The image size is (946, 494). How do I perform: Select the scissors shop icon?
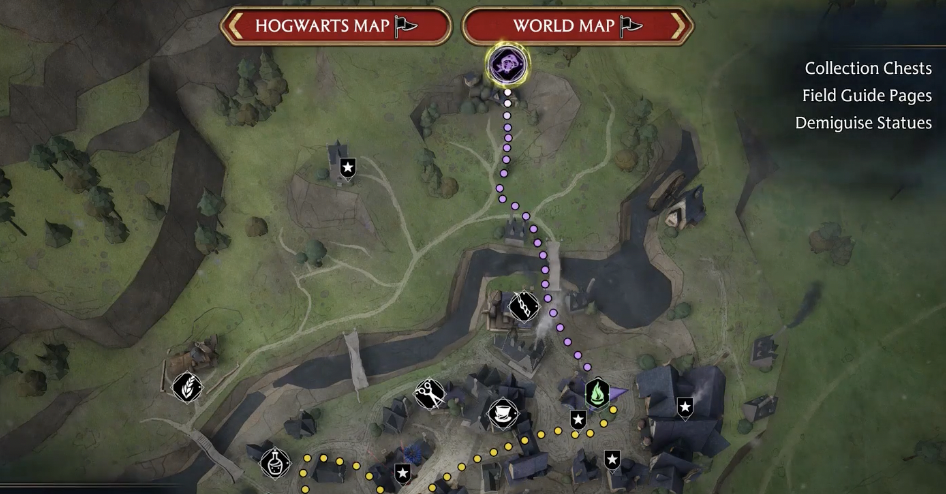coord(430,392)
